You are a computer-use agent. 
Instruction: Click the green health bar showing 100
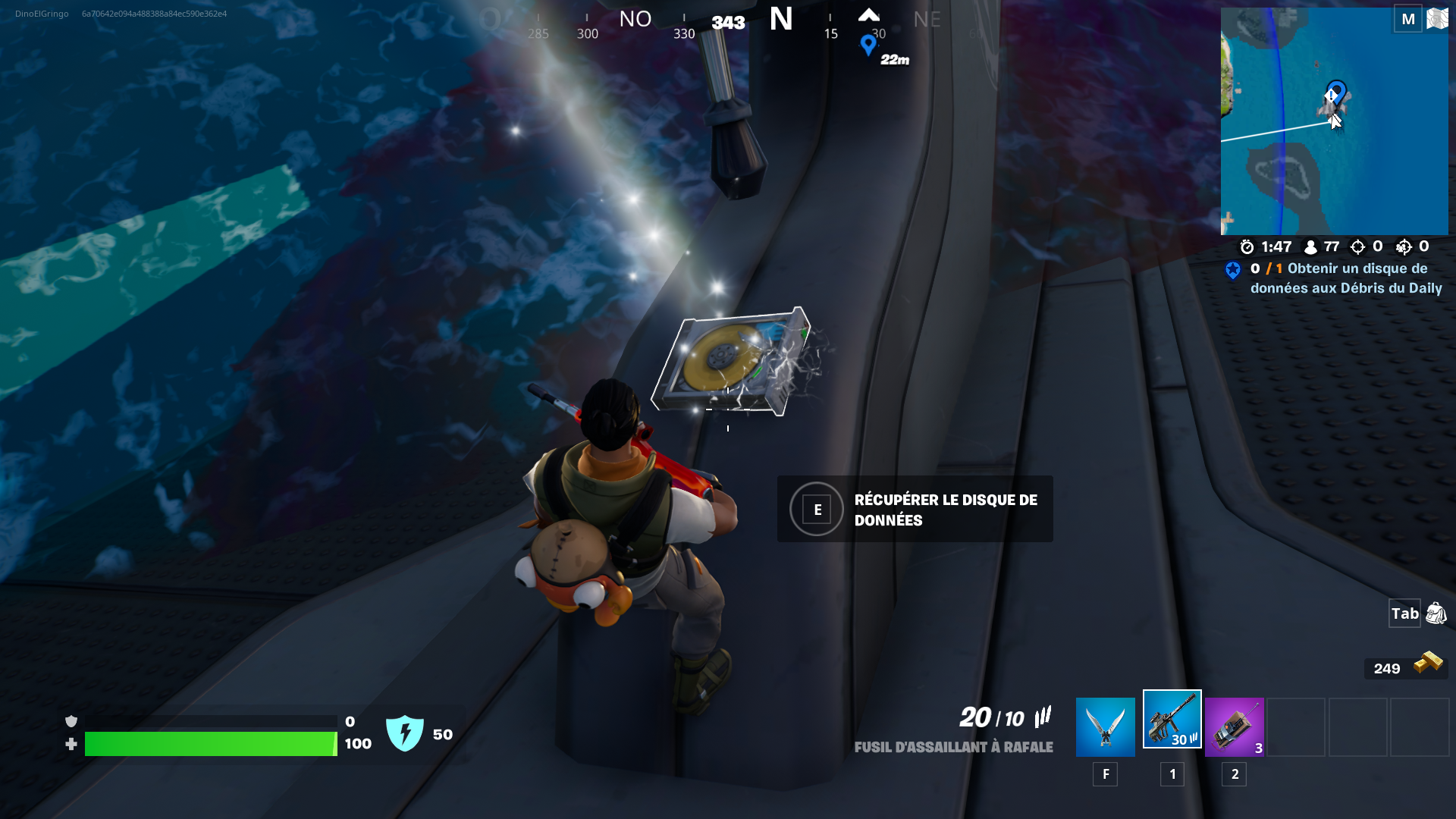[212, 744]
